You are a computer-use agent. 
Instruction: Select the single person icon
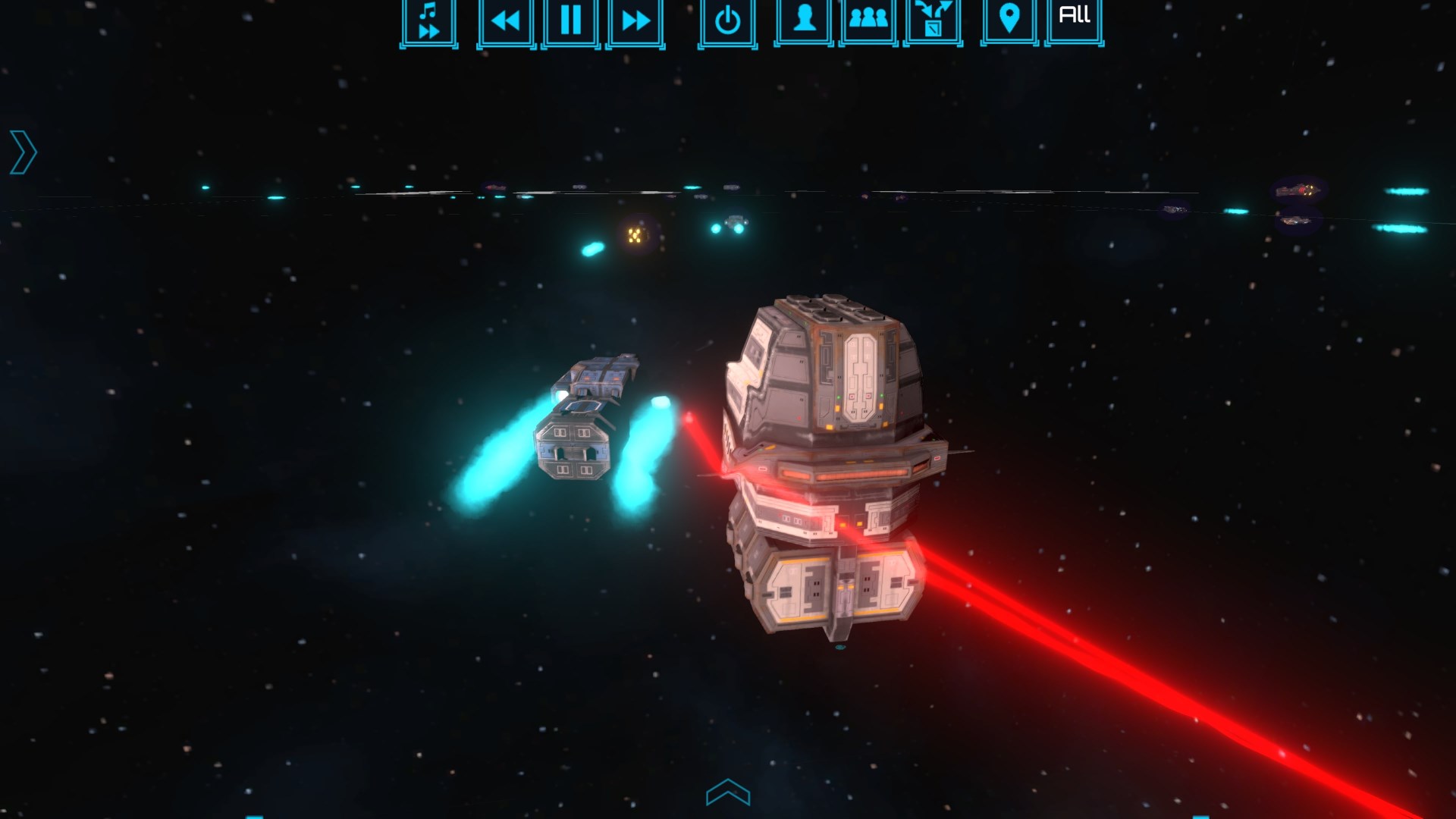pos(805,20)
